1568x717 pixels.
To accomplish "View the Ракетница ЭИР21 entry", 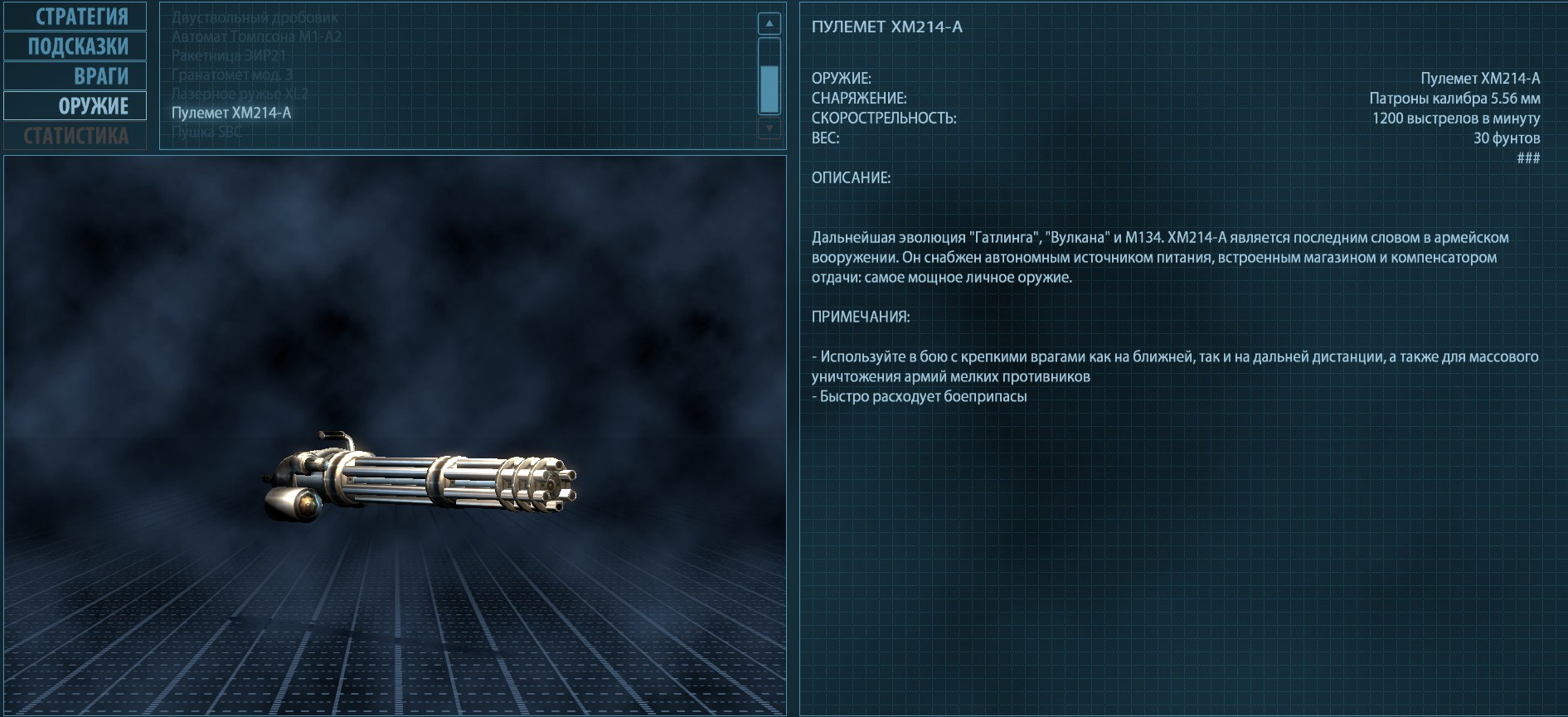I will (229, 56).
